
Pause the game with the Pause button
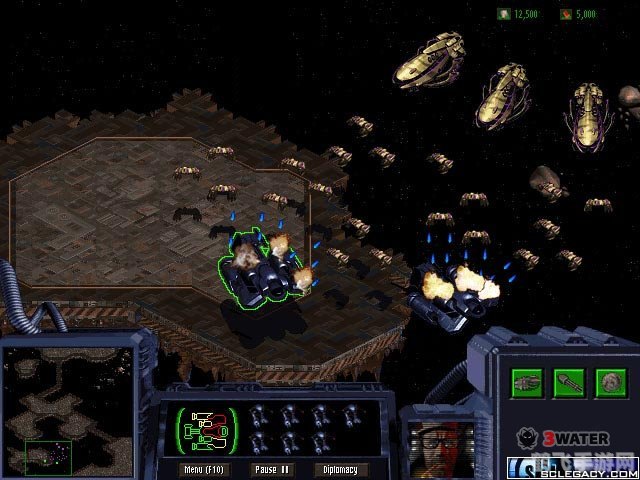pos(273,468)
